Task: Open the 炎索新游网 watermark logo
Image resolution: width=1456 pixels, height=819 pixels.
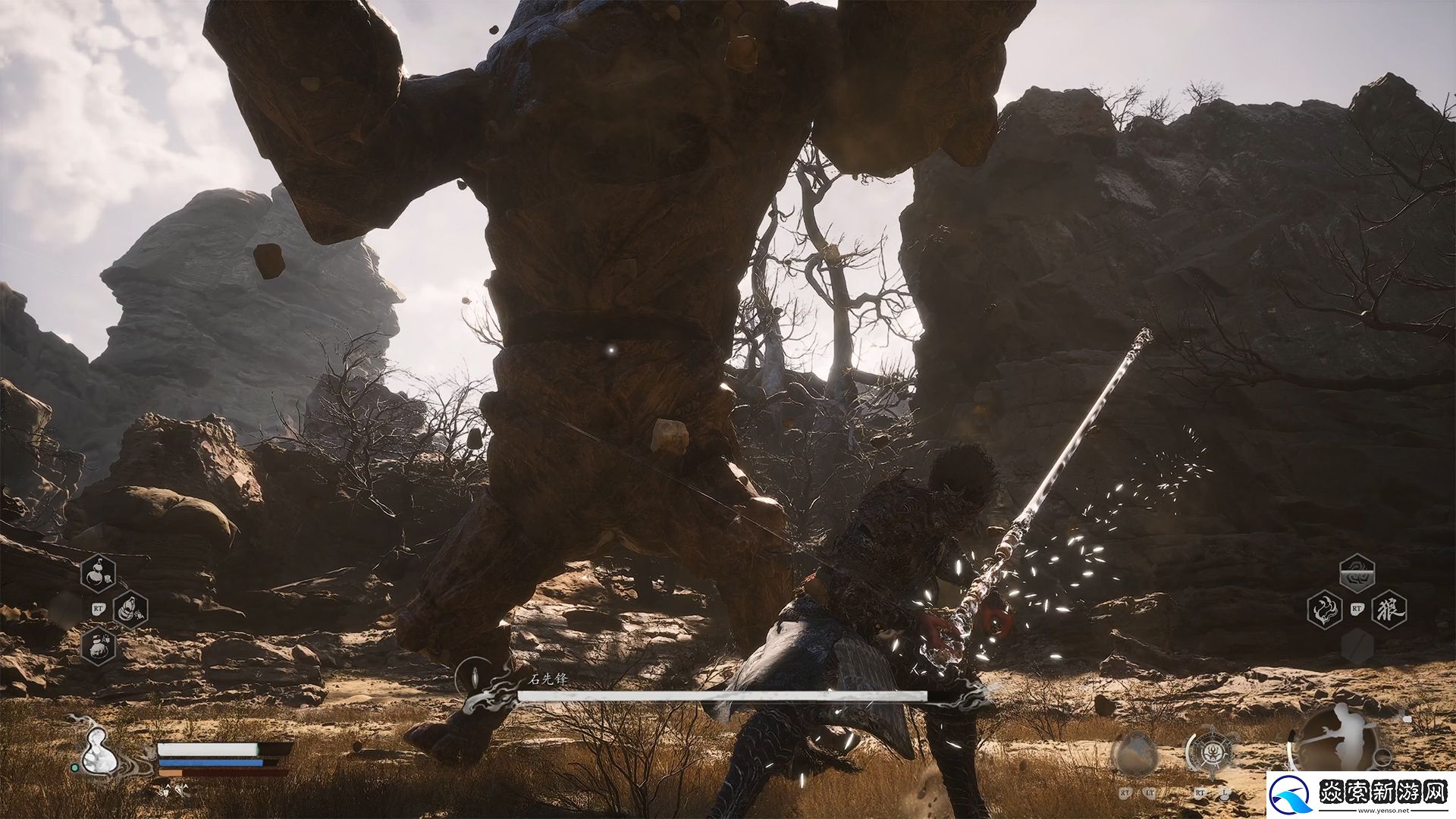Action: (x=1361, y=795)
